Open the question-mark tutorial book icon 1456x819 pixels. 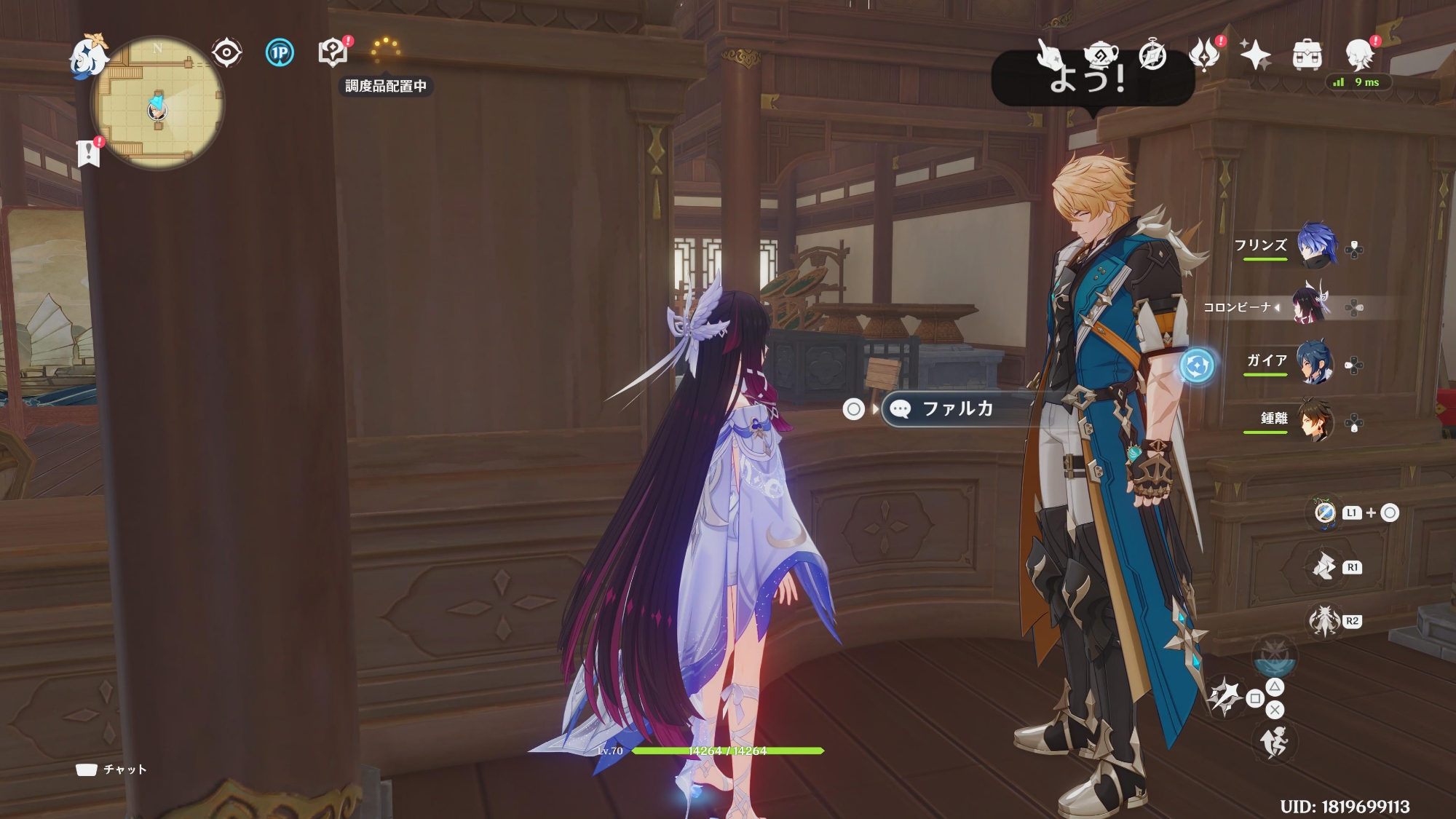click(x=333, y=52)
